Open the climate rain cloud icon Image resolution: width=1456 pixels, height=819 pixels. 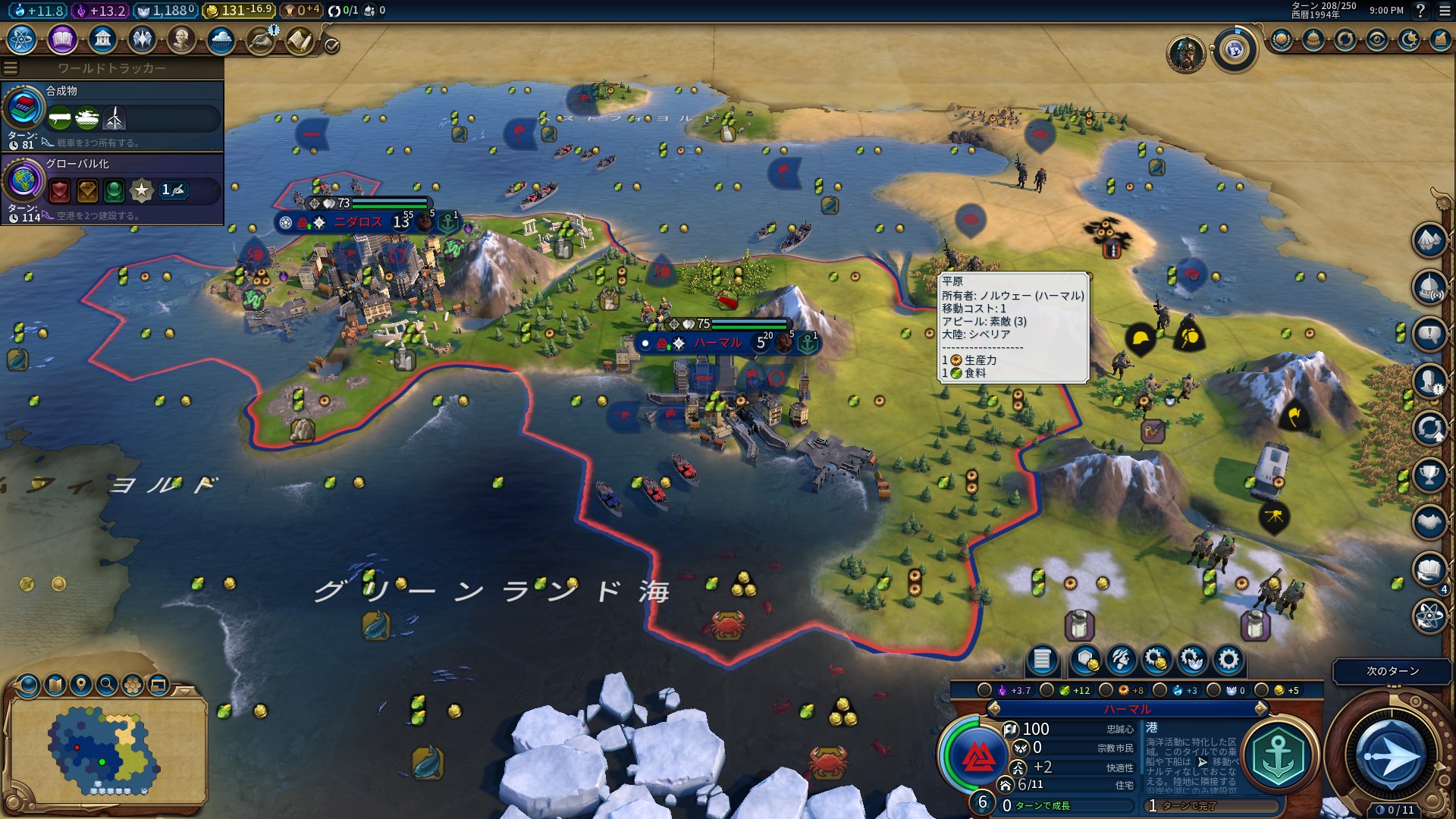coord(221,39)
